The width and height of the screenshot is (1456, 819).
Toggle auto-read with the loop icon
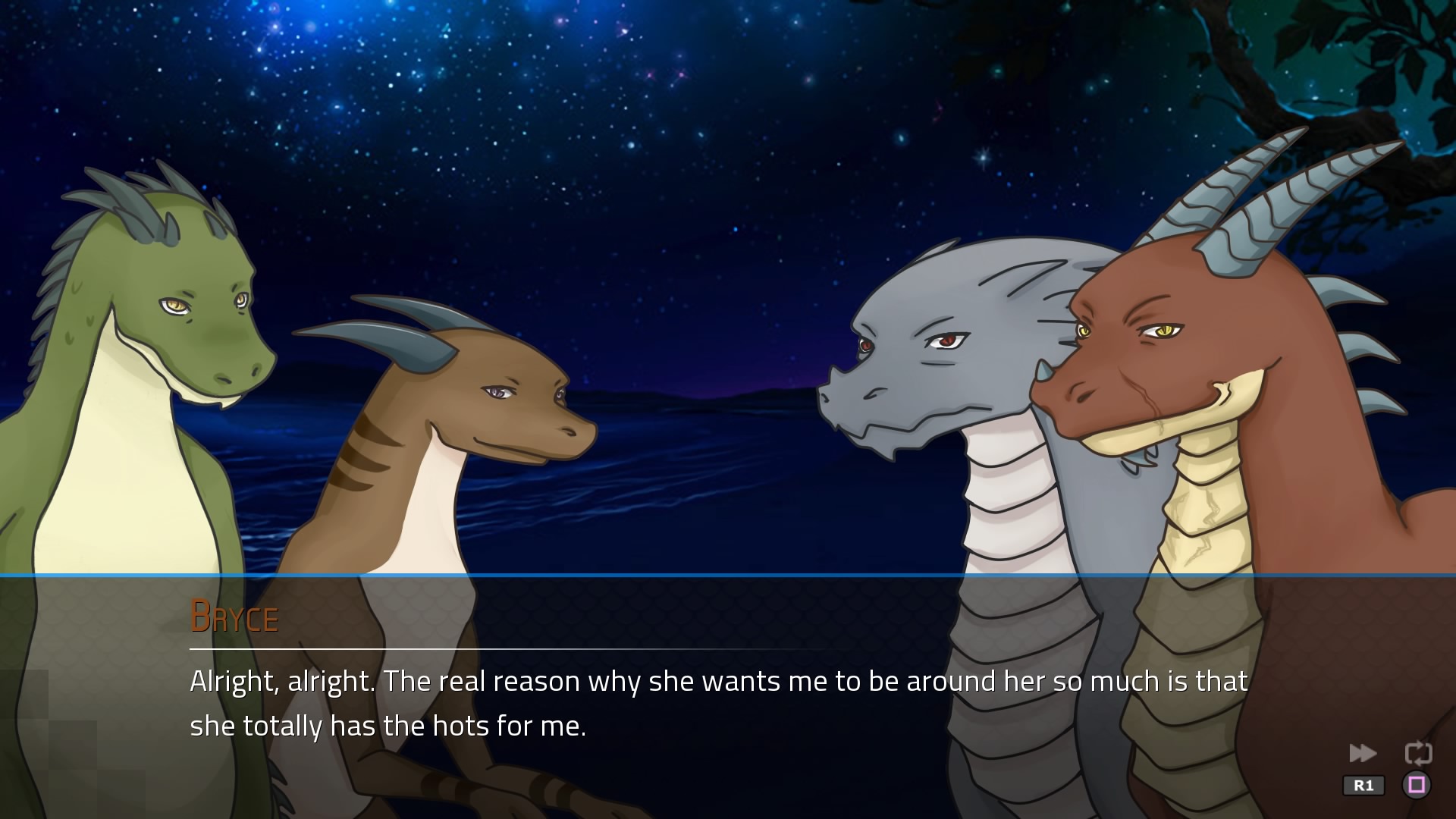[x=1420, y=752]
